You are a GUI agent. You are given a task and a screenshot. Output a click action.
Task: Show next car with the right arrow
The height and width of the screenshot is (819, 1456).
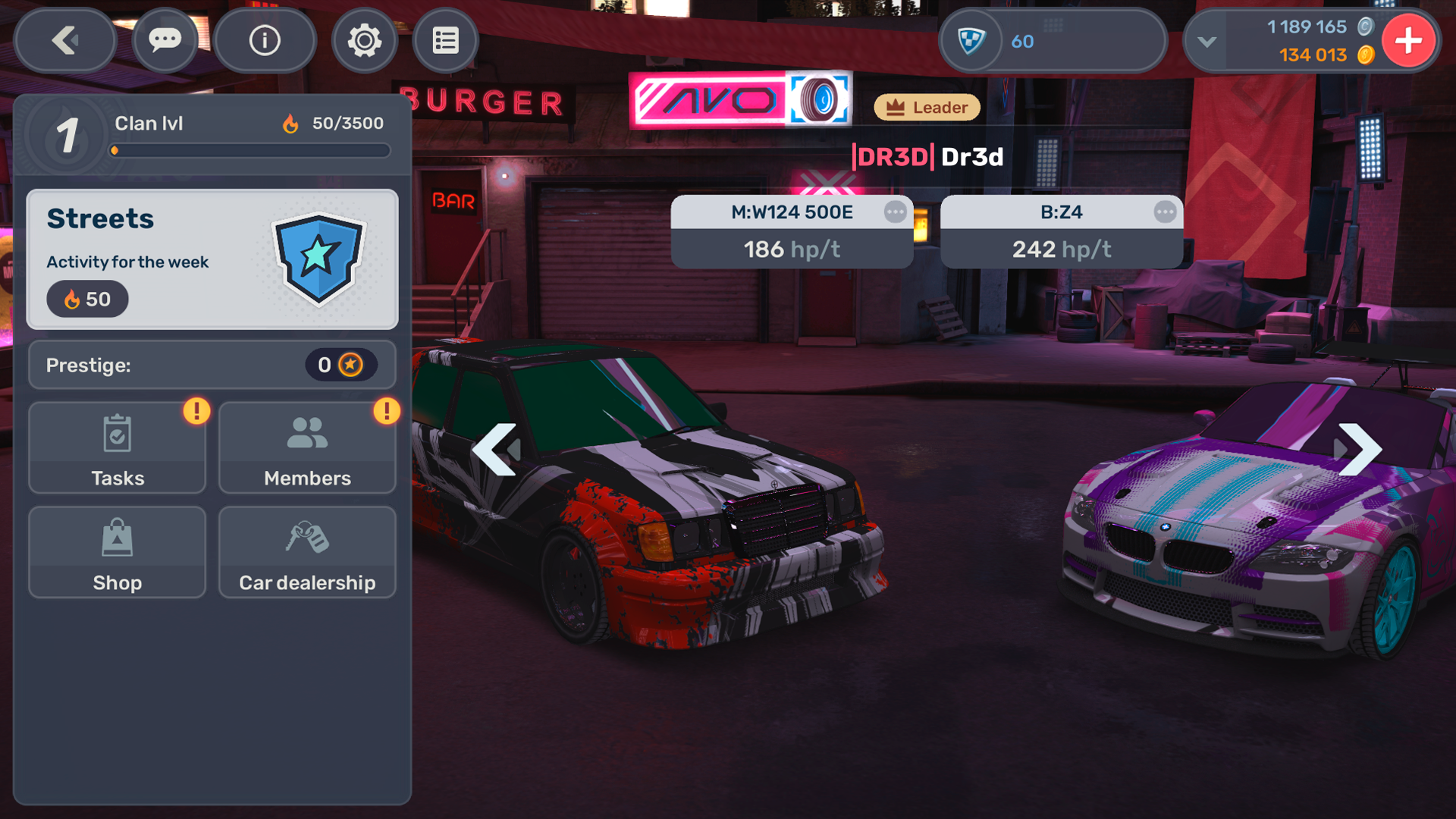[x=1359, y=450]
